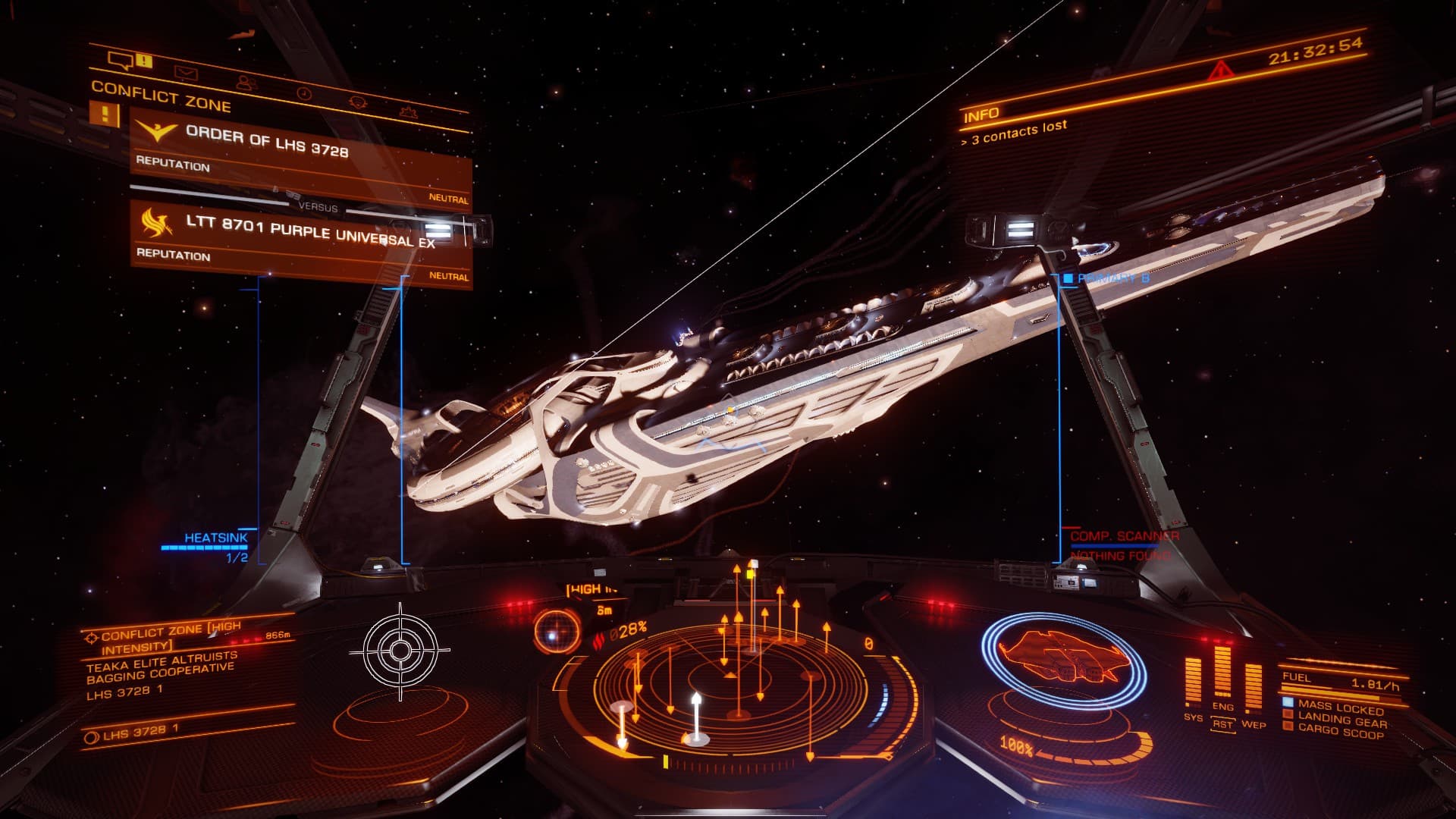The width and height of the screenshot is (1456, 819).
Task: Click the RST power distributor label
Action: [x=1222, y=725]
